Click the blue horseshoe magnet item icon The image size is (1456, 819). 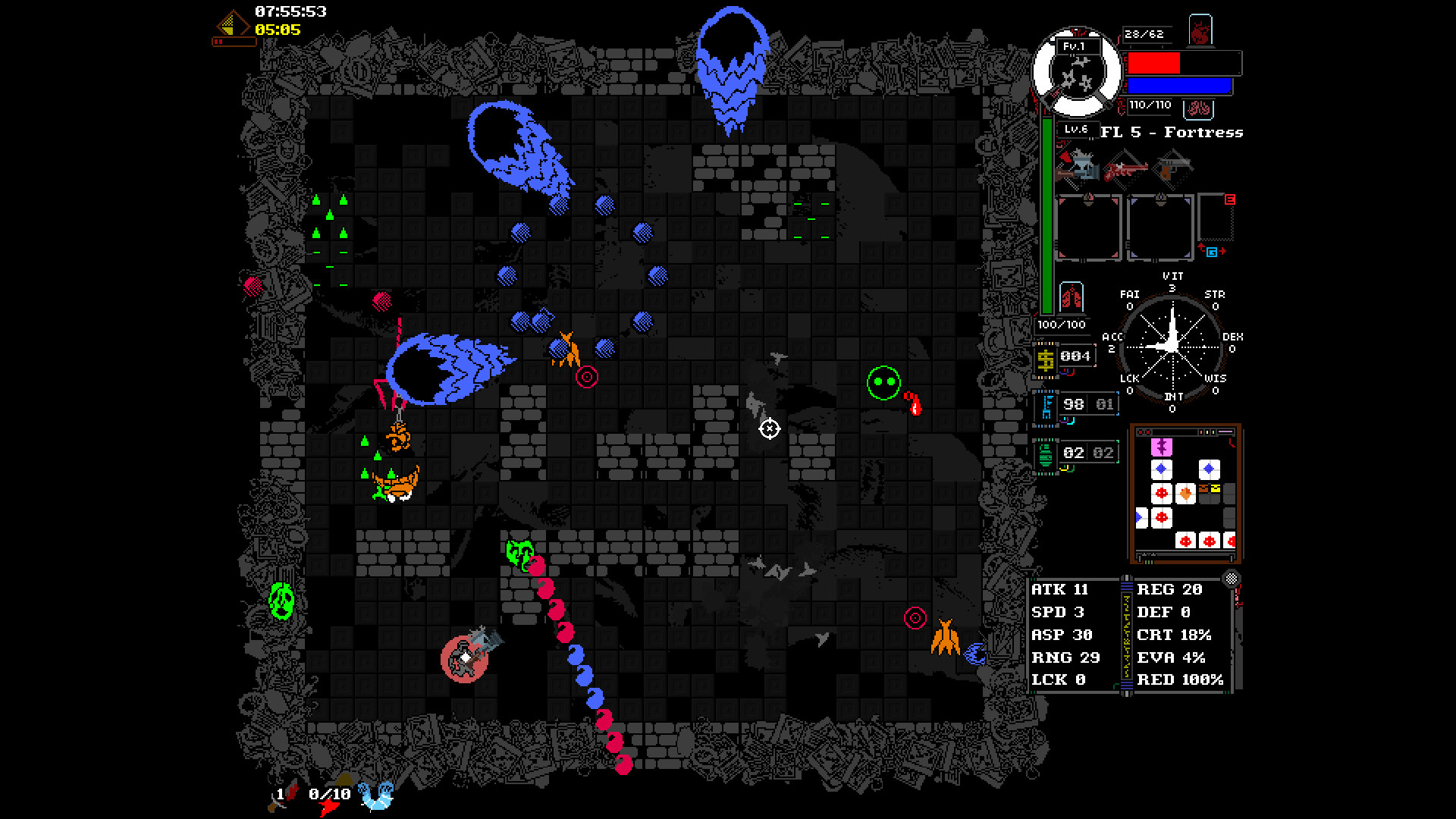click(376, 796)
